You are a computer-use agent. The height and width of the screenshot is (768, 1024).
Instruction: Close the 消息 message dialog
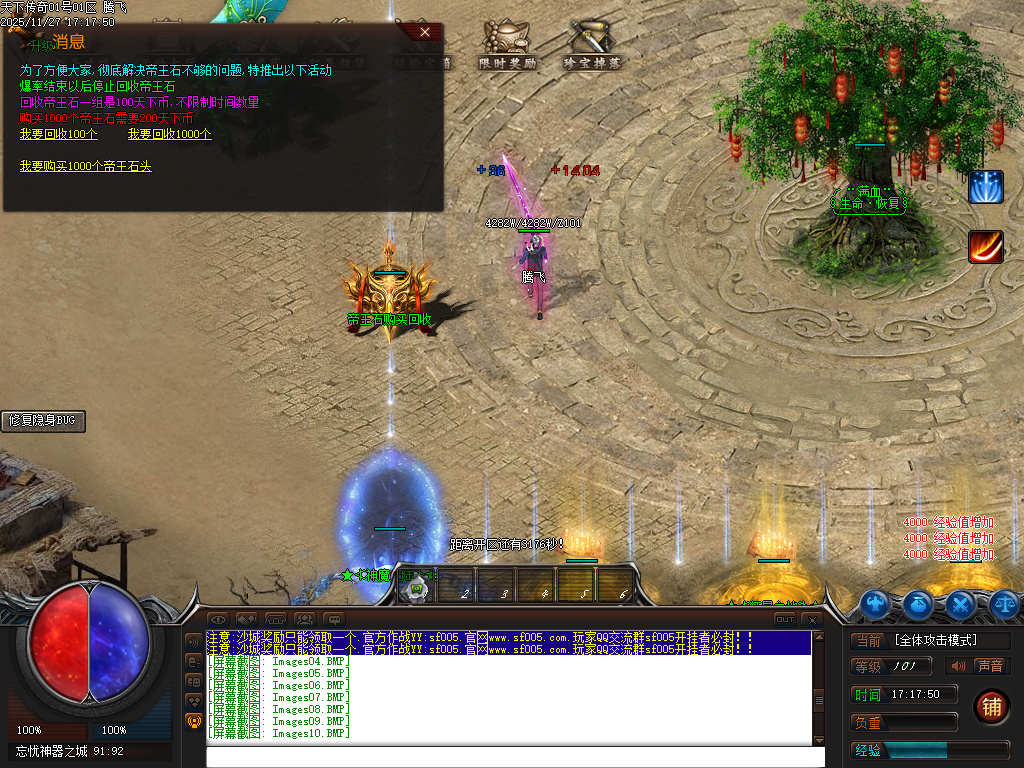tap(425, 32)
